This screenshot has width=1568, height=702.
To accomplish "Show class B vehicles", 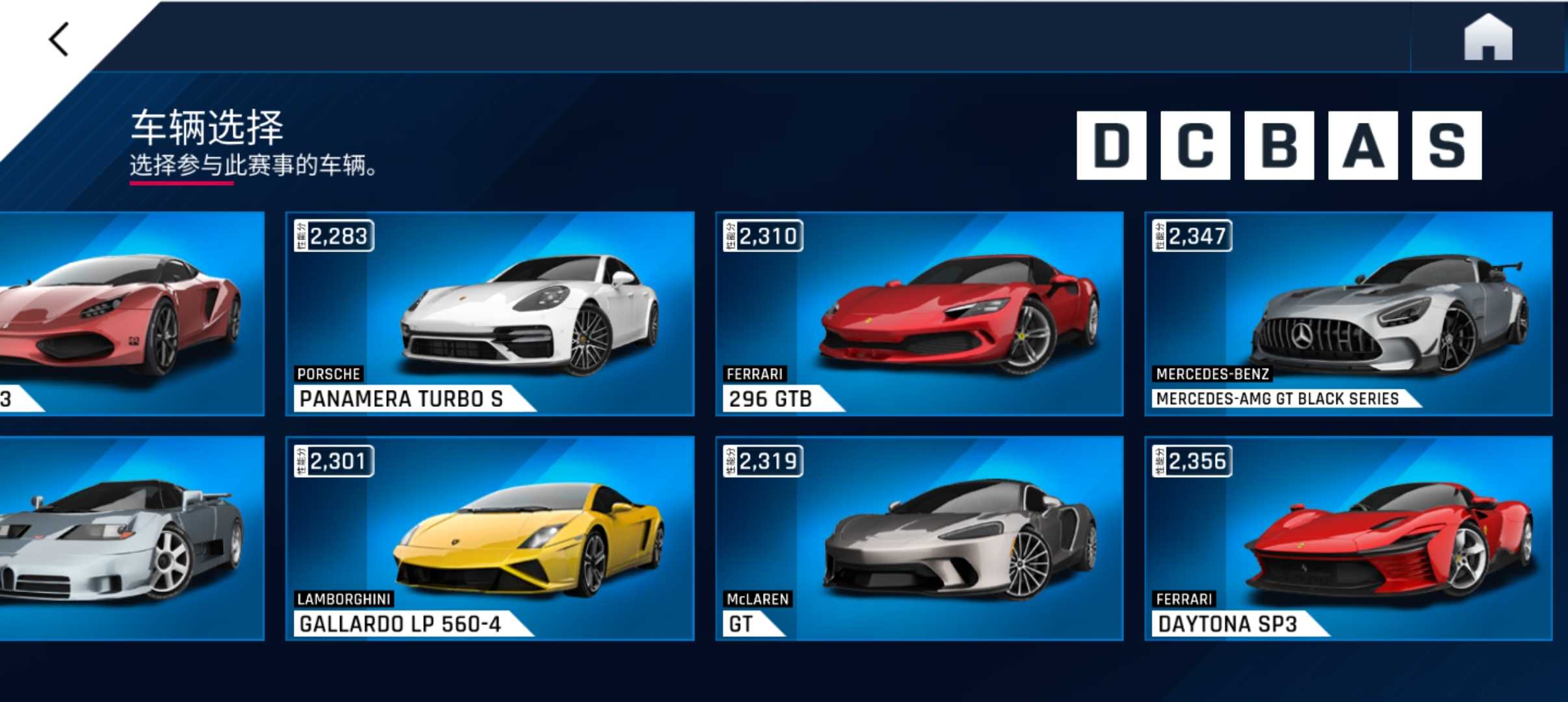I will tap(1279, 145).
